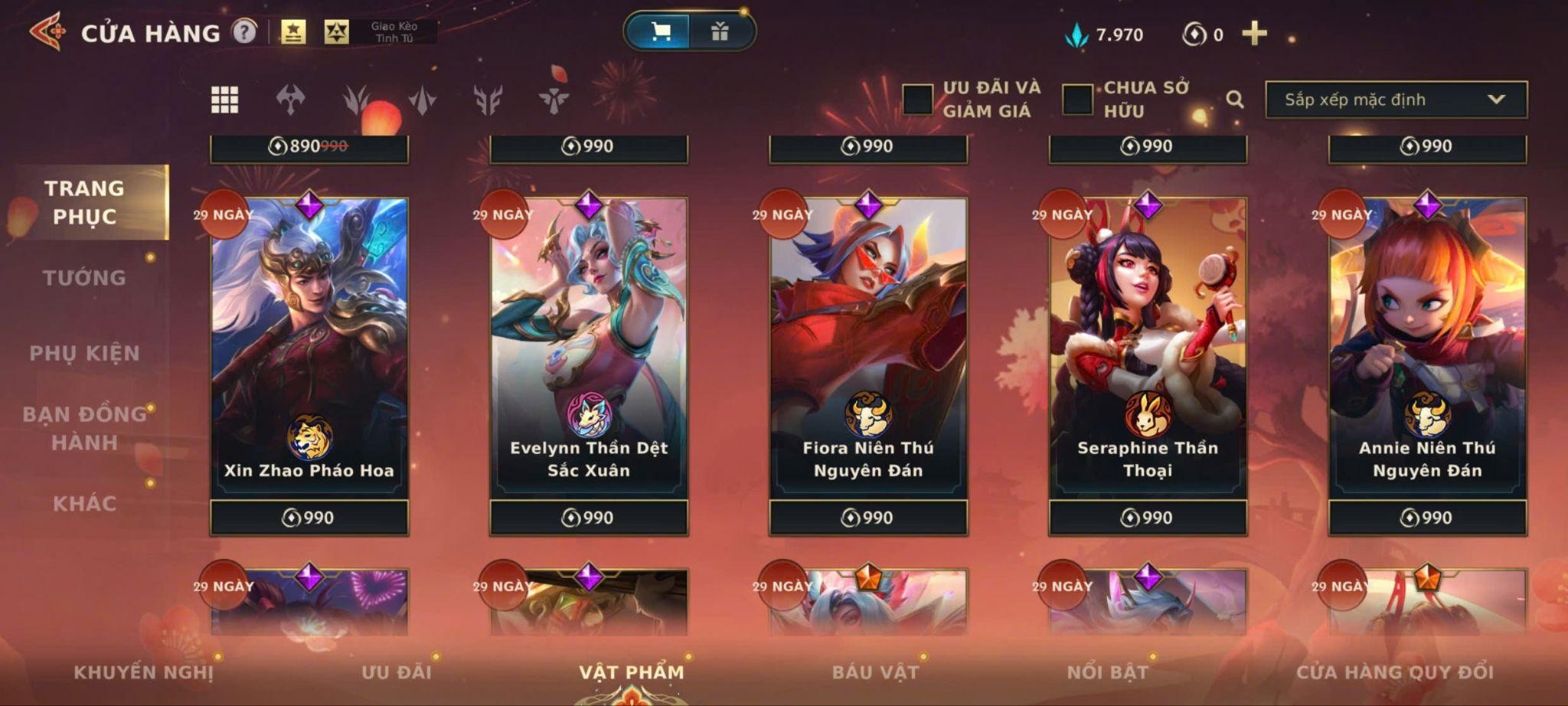
Task: Go to Cửa Hàng Quy Đổi tab
Action: [1394, 672]
